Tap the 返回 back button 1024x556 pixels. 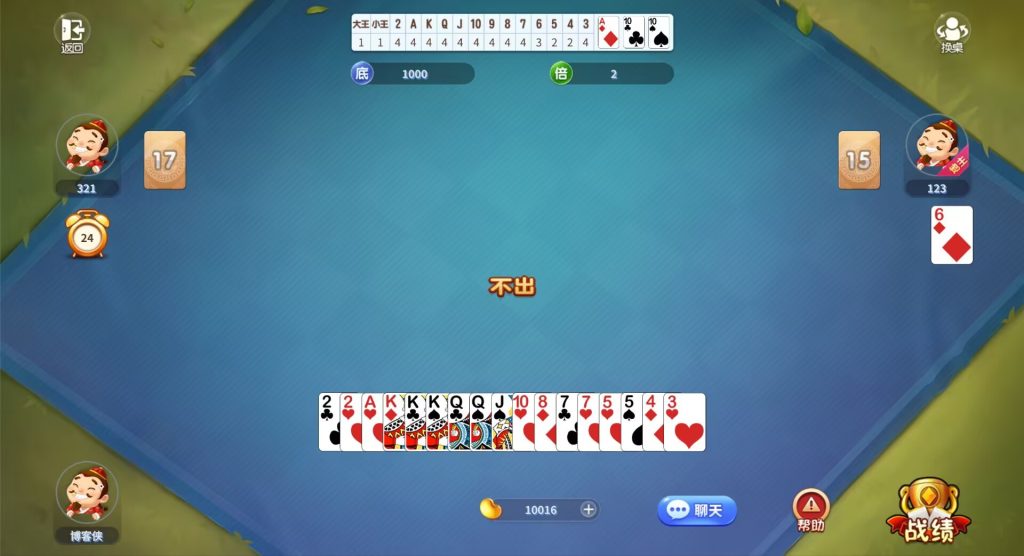[71, 34]
